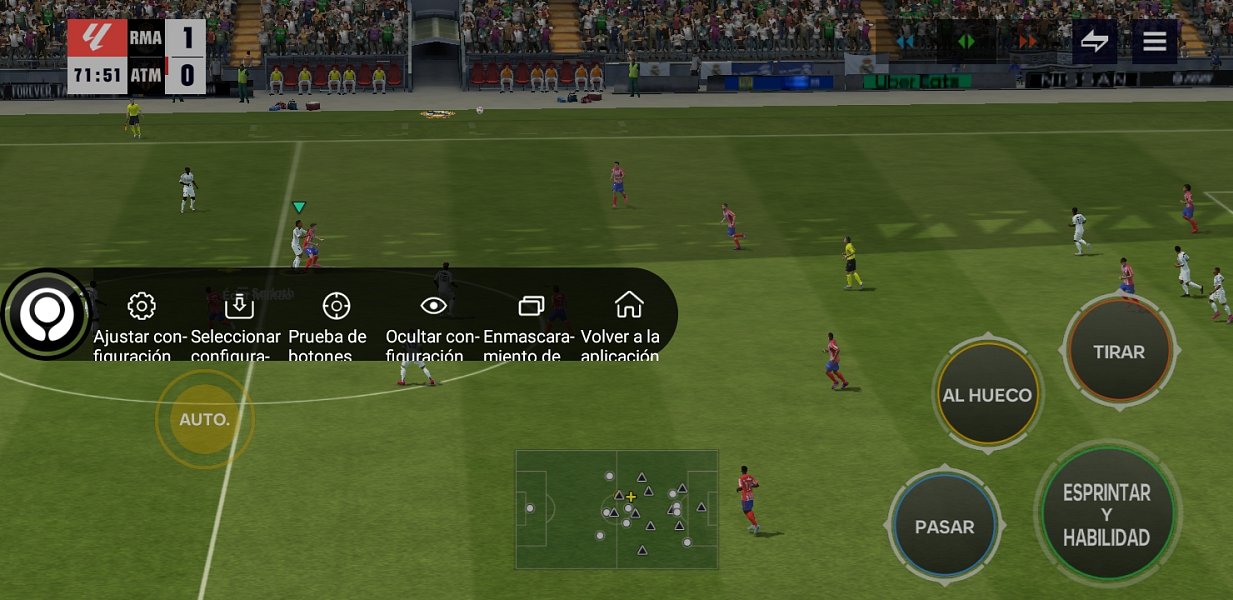Toggle the AUTO. movement joystick button
Viewport: 1233px width, 600px height.
[x=205, y=419]
